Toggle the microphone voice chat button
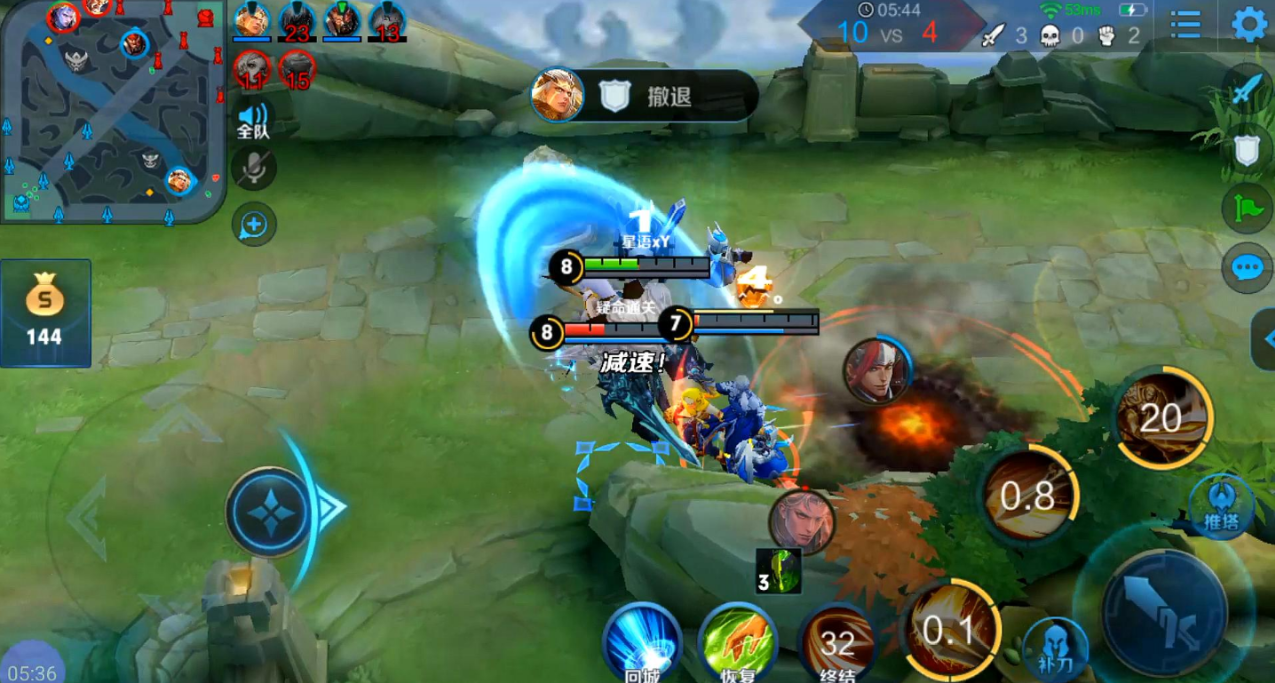Image resolution: width=1275 pixels, height=683 pixels. [254, 167]
